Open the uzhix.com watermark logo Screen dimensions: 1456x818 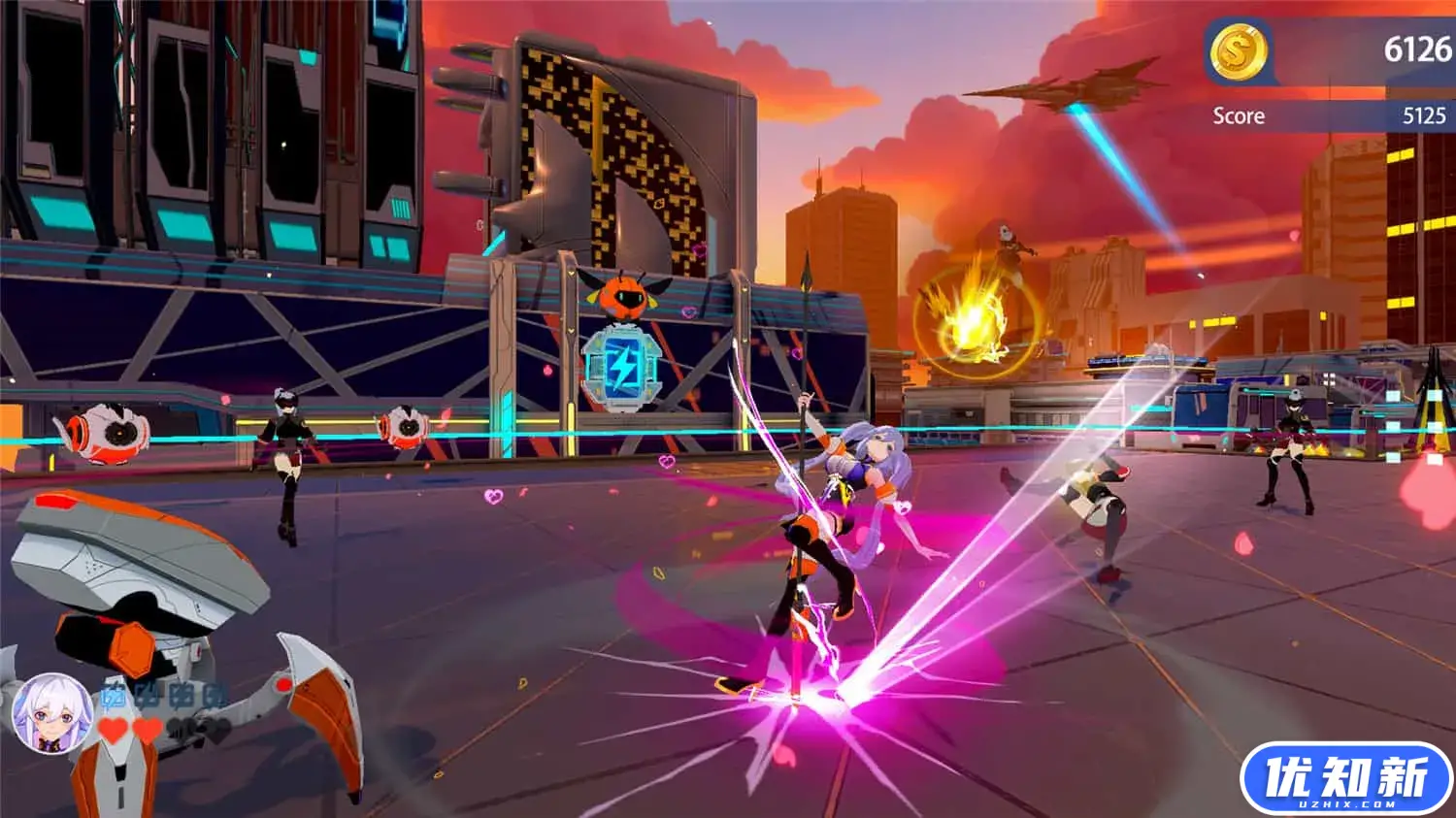pyautogui.click(x=1345, y=779)
